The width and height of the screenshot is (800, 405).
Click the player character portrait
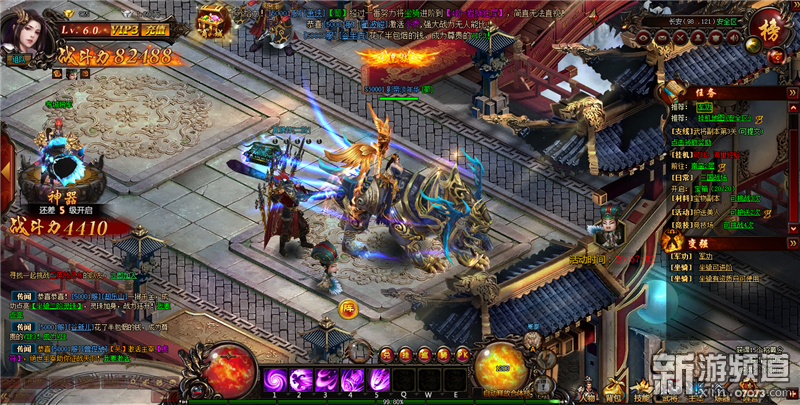click(26, 30)
